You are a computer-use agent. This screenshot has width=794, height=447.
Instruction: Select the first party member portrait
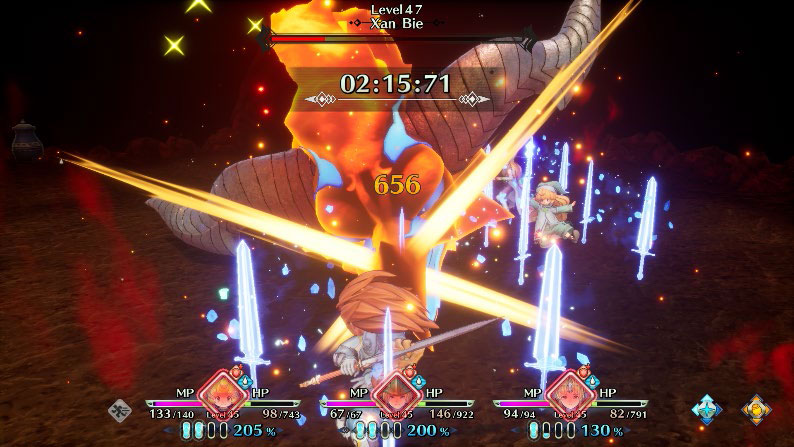point(221,393)
